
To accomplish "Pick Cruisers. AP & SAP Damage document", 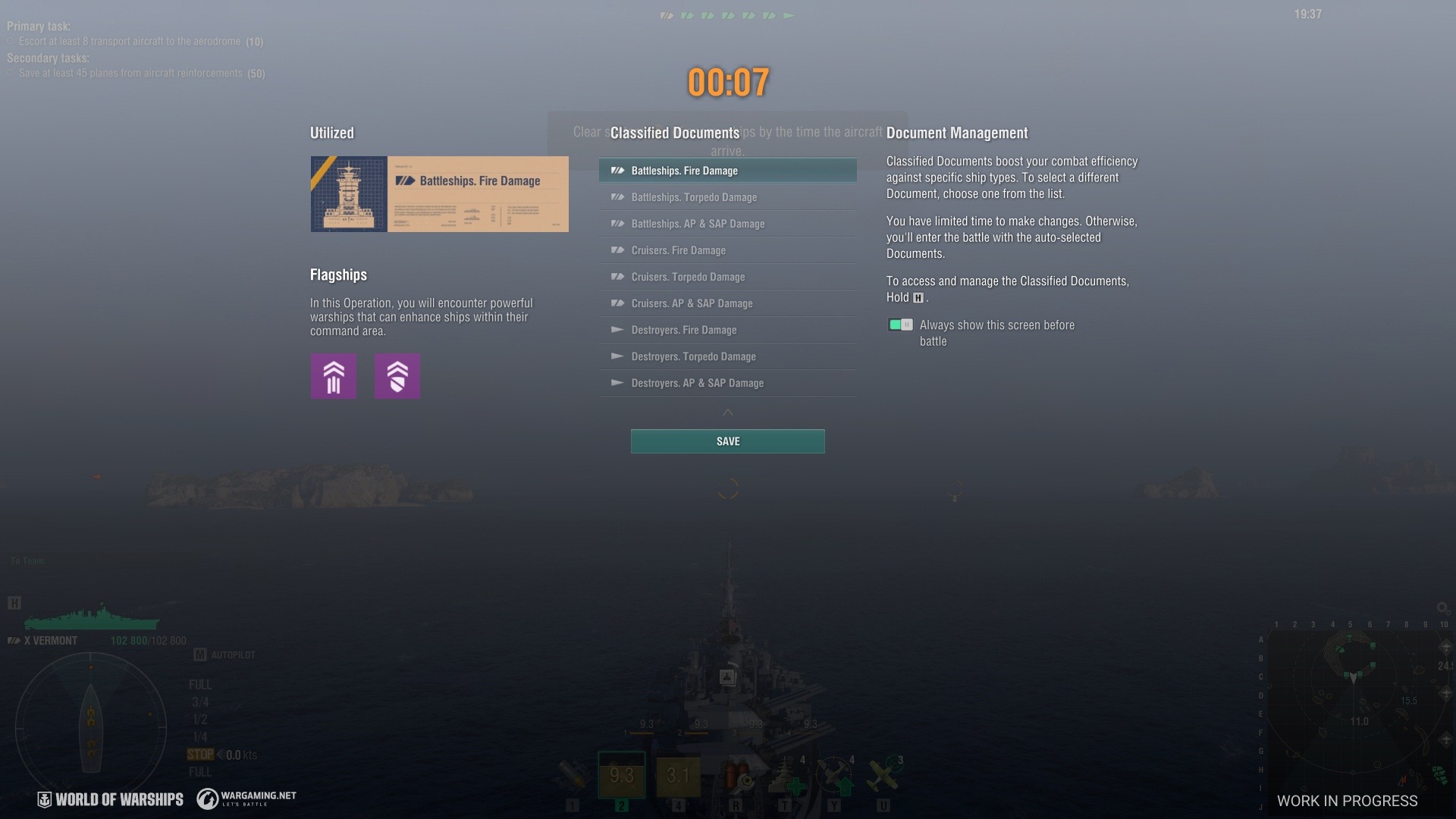I will [727, 303].
